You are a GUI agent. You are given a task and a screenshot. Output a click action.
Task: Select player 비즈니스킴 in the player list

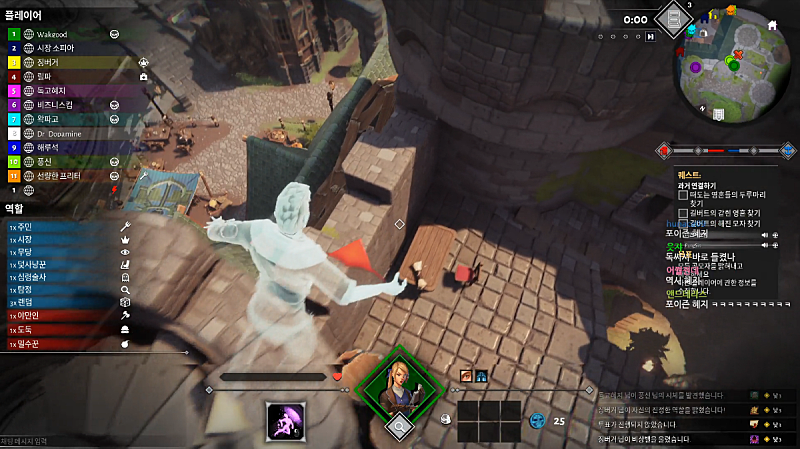[x=60, y=104]
